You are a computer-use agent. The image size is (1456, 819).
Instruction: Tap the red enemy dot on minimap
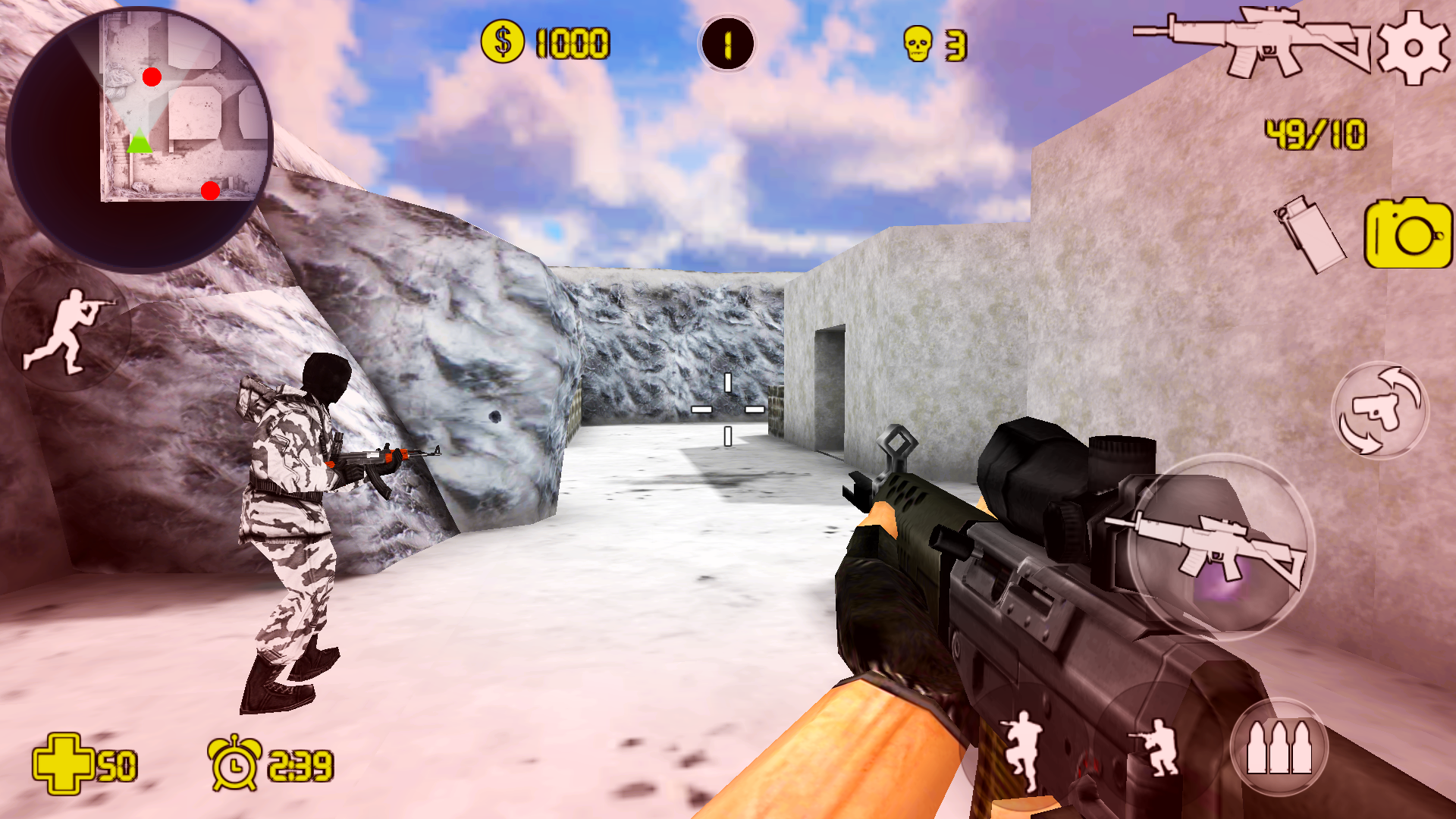(151, 77)
